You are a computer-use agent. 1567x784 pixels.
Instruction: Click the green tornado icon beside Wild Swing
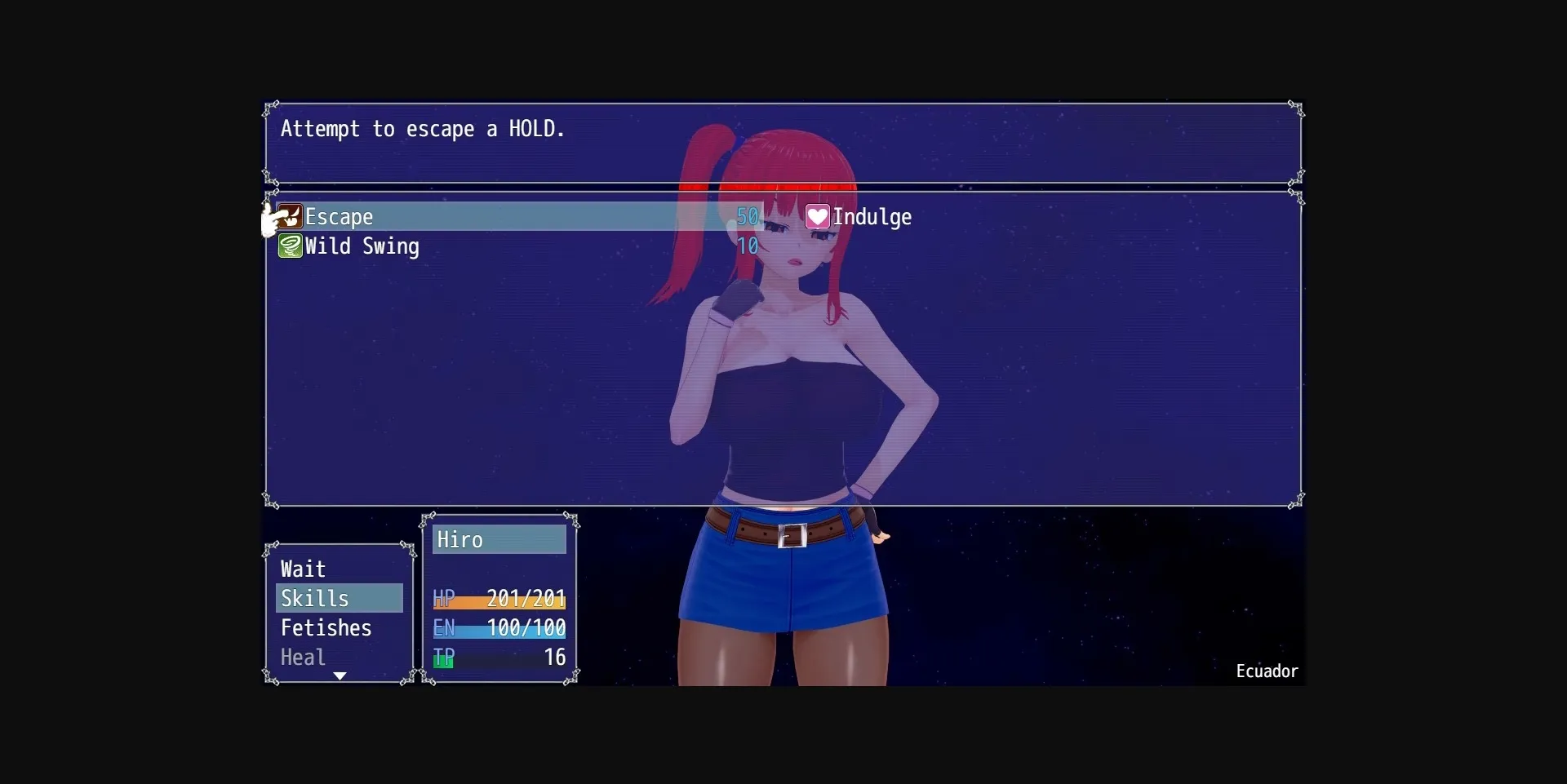(x=290, y=246)
